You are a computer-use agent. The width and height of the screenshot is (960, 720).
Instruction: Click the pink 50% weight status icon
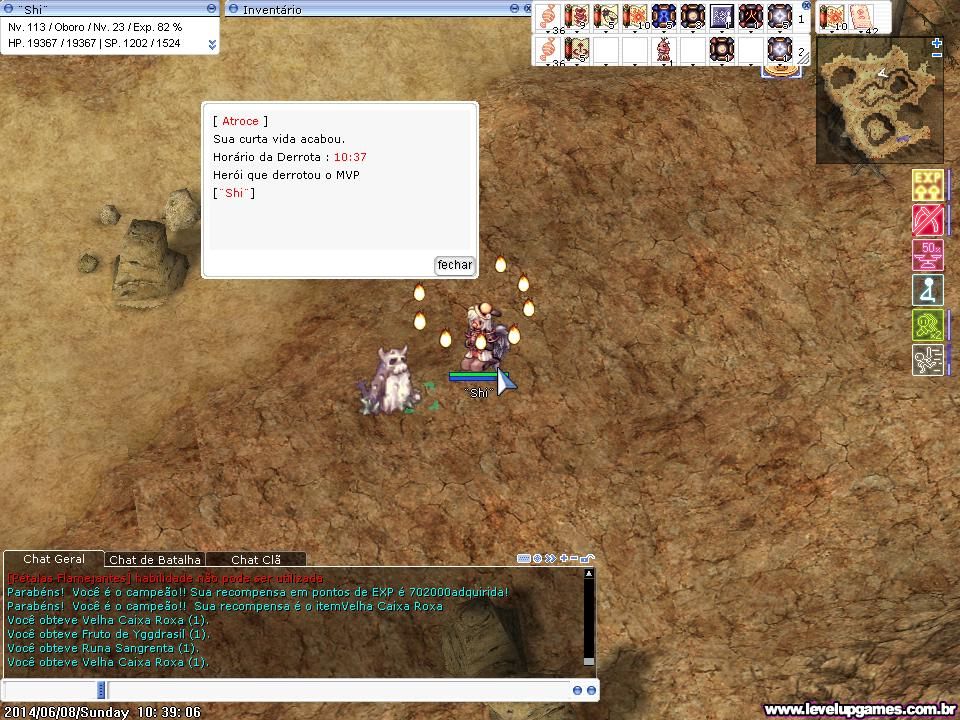click(927, 255)
